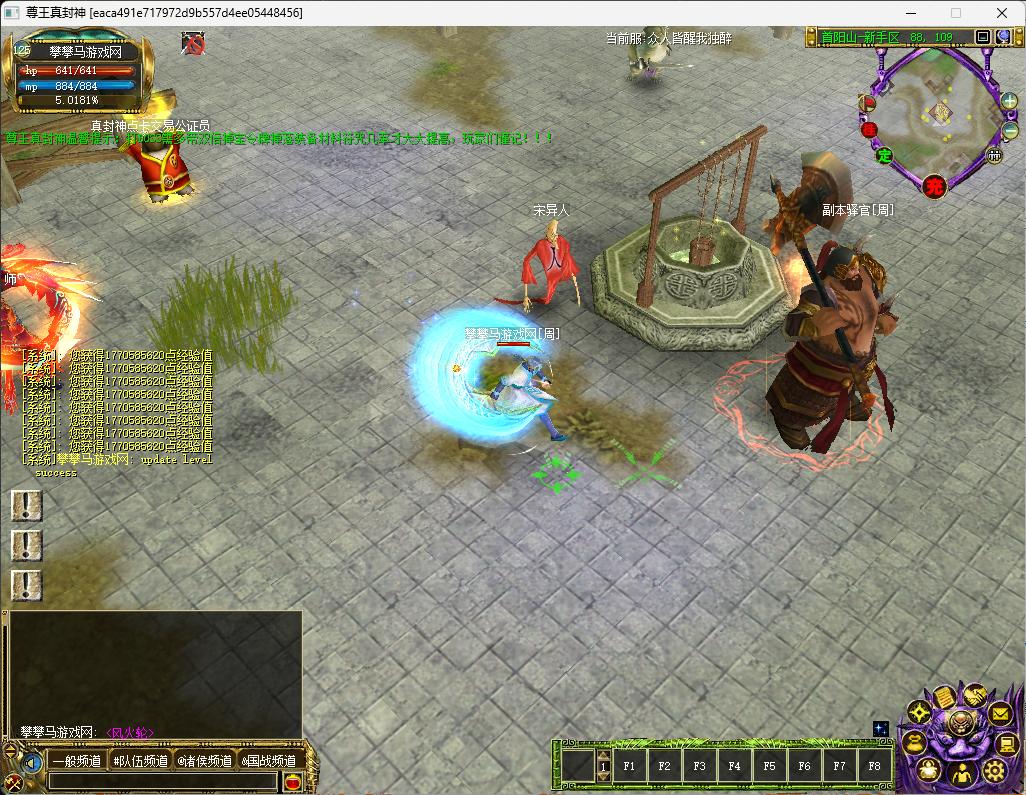The height and width of the screenshot is (795, 1026).
Task: Select the #队伍频道 team channel tab
Action: (140, 761)
